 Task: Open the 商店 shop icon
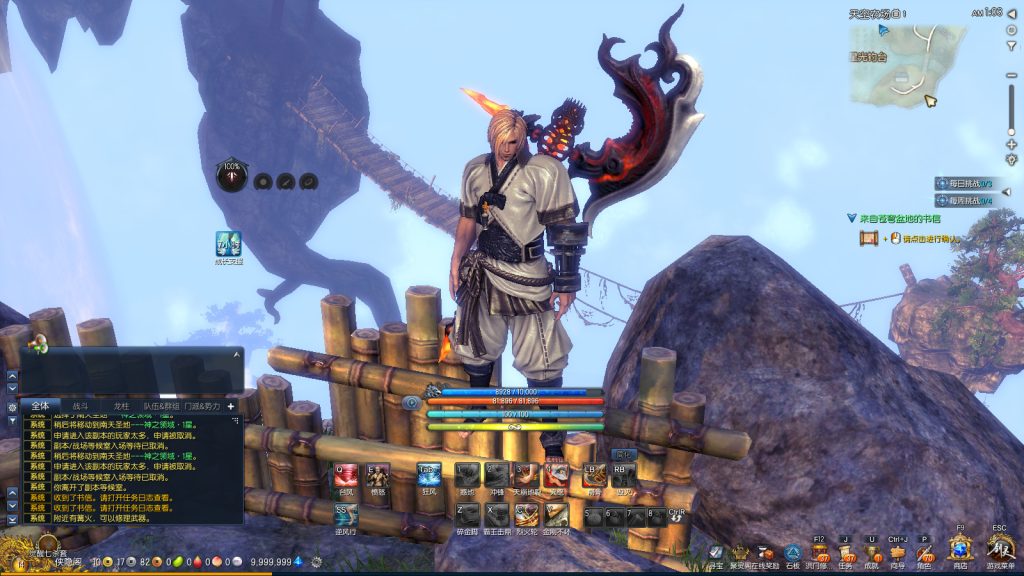[961, 549]
